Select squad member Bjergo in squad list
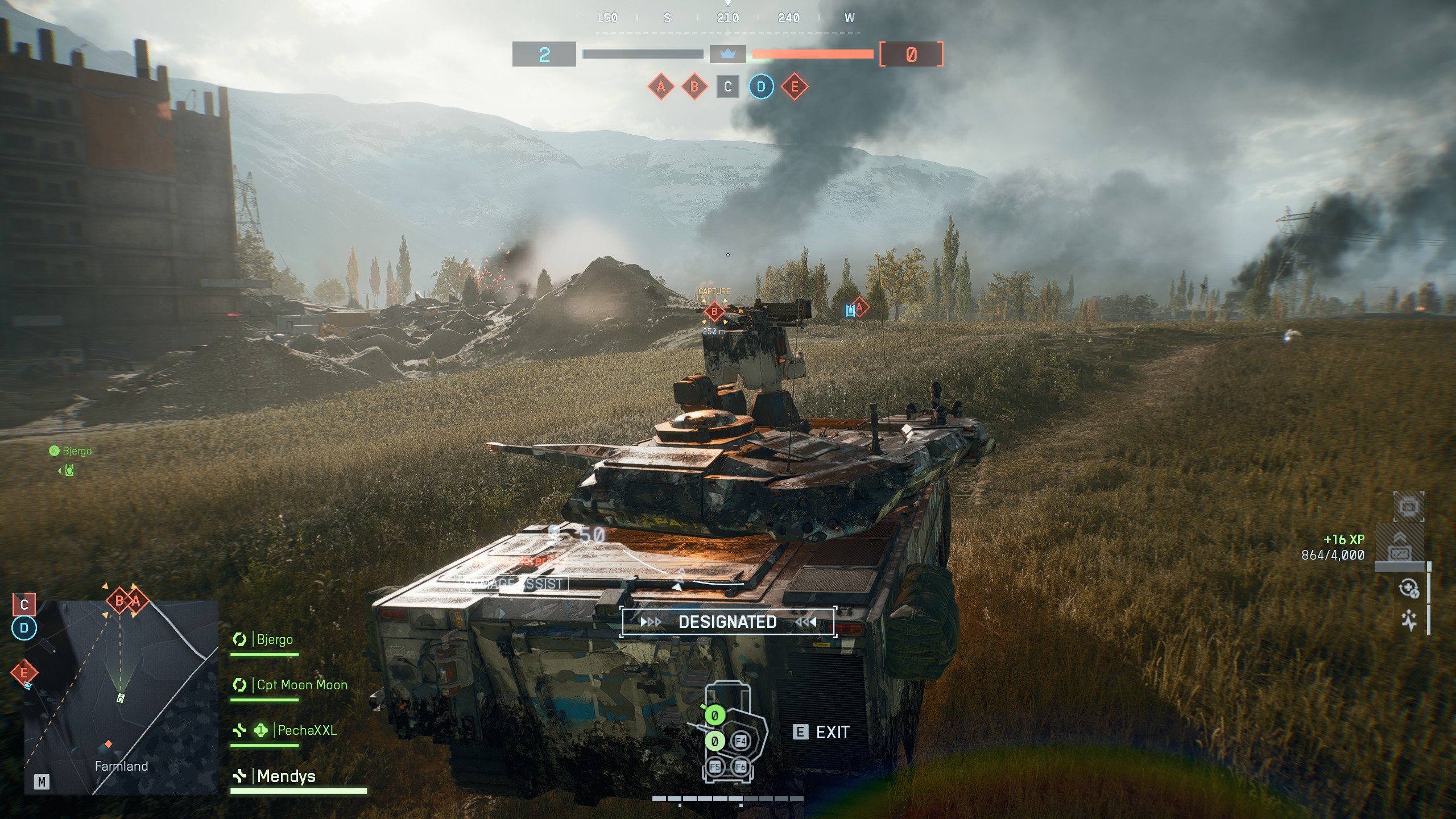Image resolution: width=1456 pixels, height=819 pixels. coord(275,640)
